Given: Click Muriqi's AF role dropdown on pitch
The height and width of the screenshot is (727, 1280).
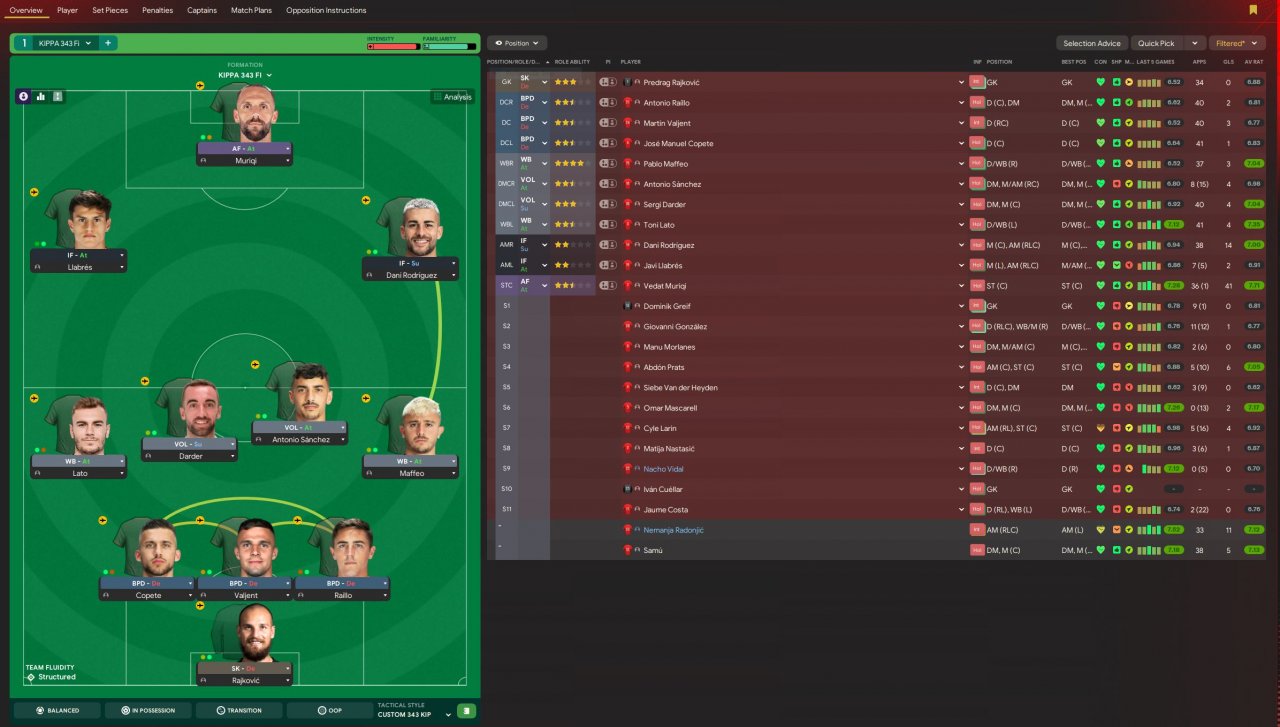Looking at the screenshot, I should pos(288,148).
